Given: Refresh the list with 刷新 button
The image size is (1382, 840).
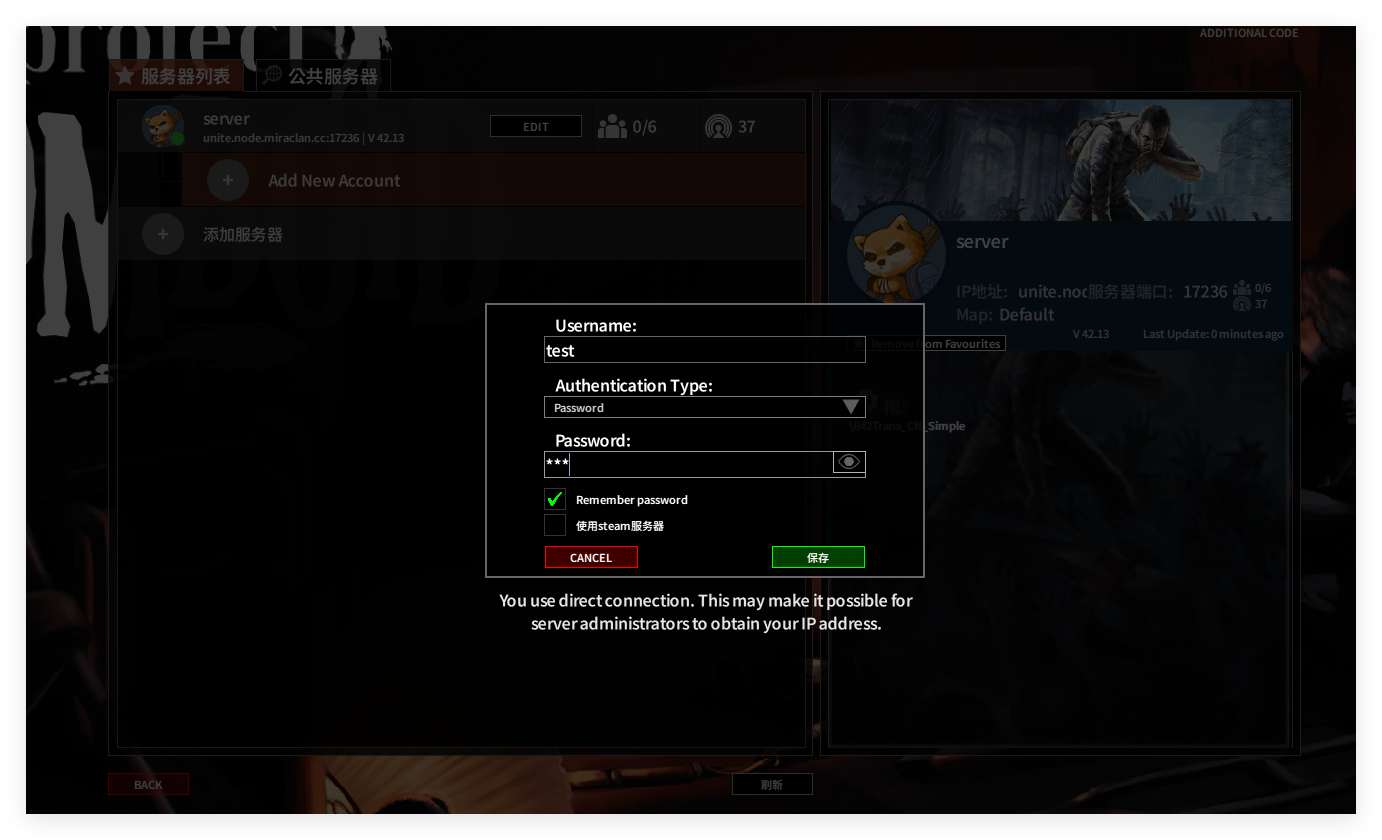Looking at the screenshot, I should [772, 785].
